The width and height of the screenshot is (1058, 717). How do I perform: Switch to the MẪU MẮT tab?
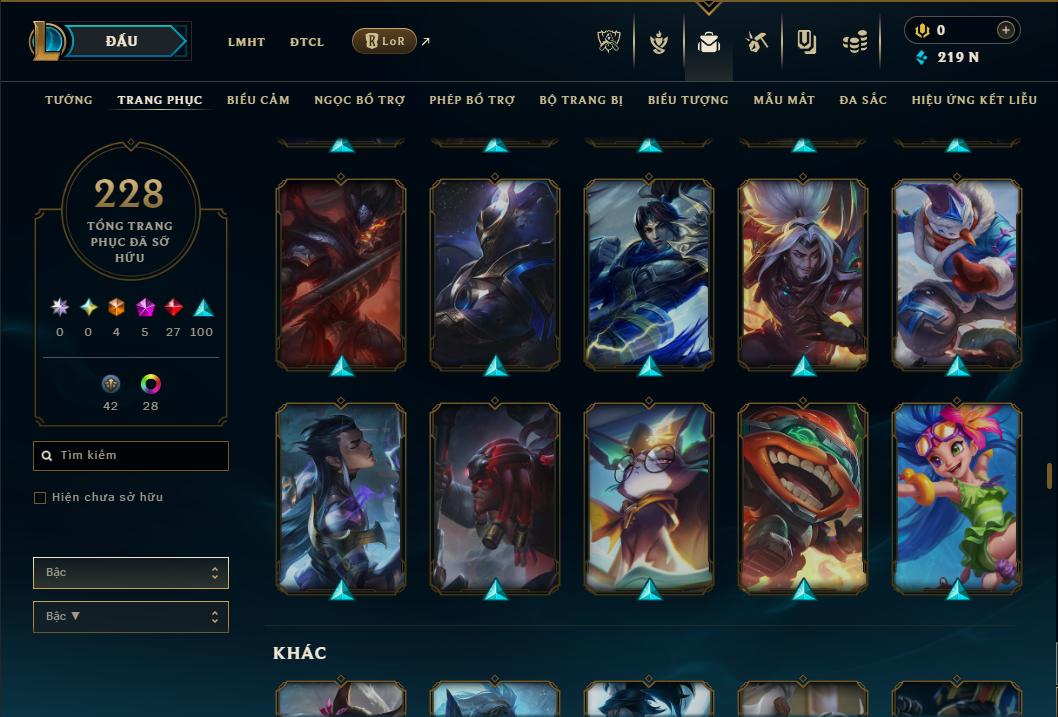[x=784, y=100]
